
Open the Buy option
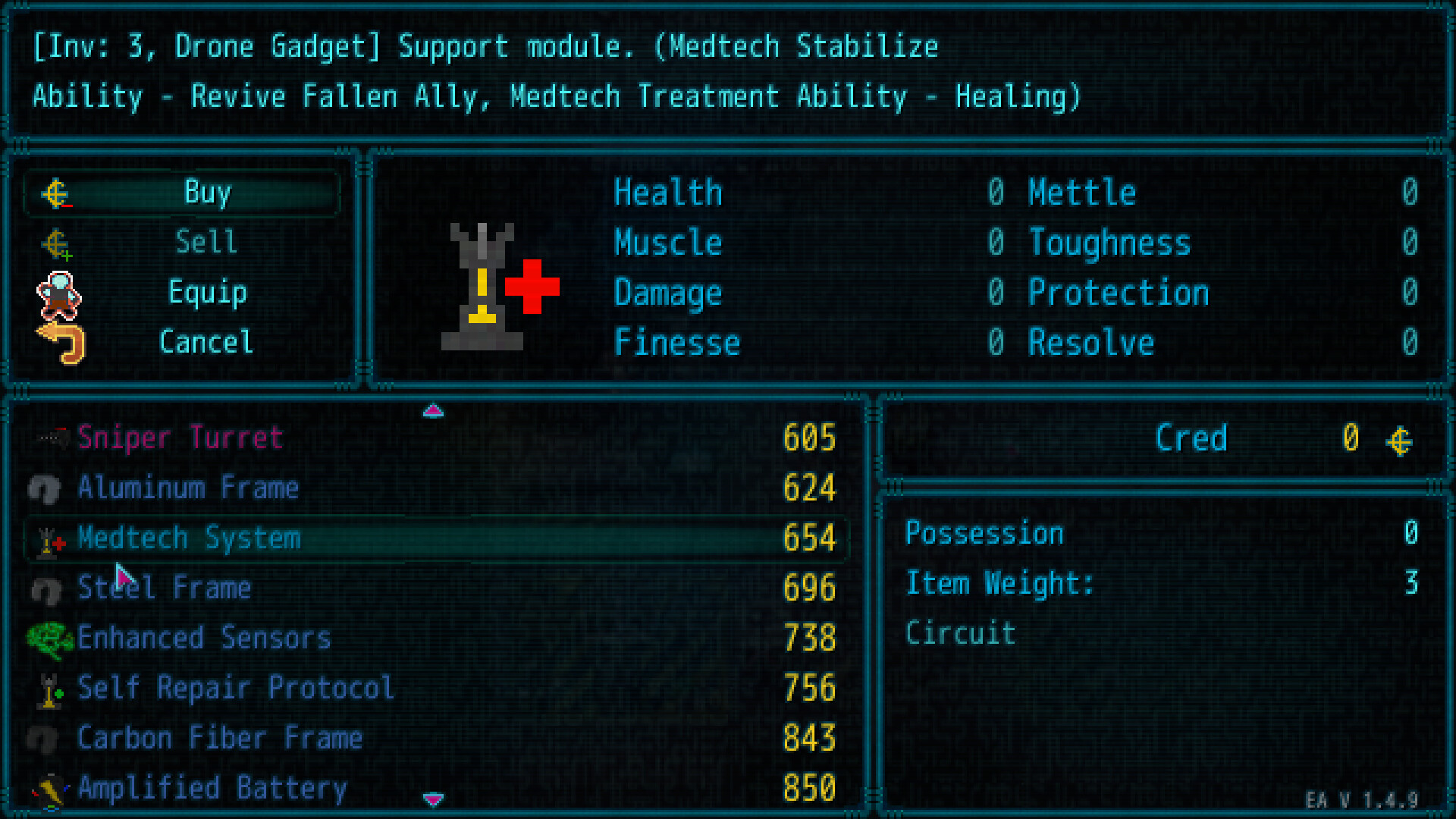[206, 193]
